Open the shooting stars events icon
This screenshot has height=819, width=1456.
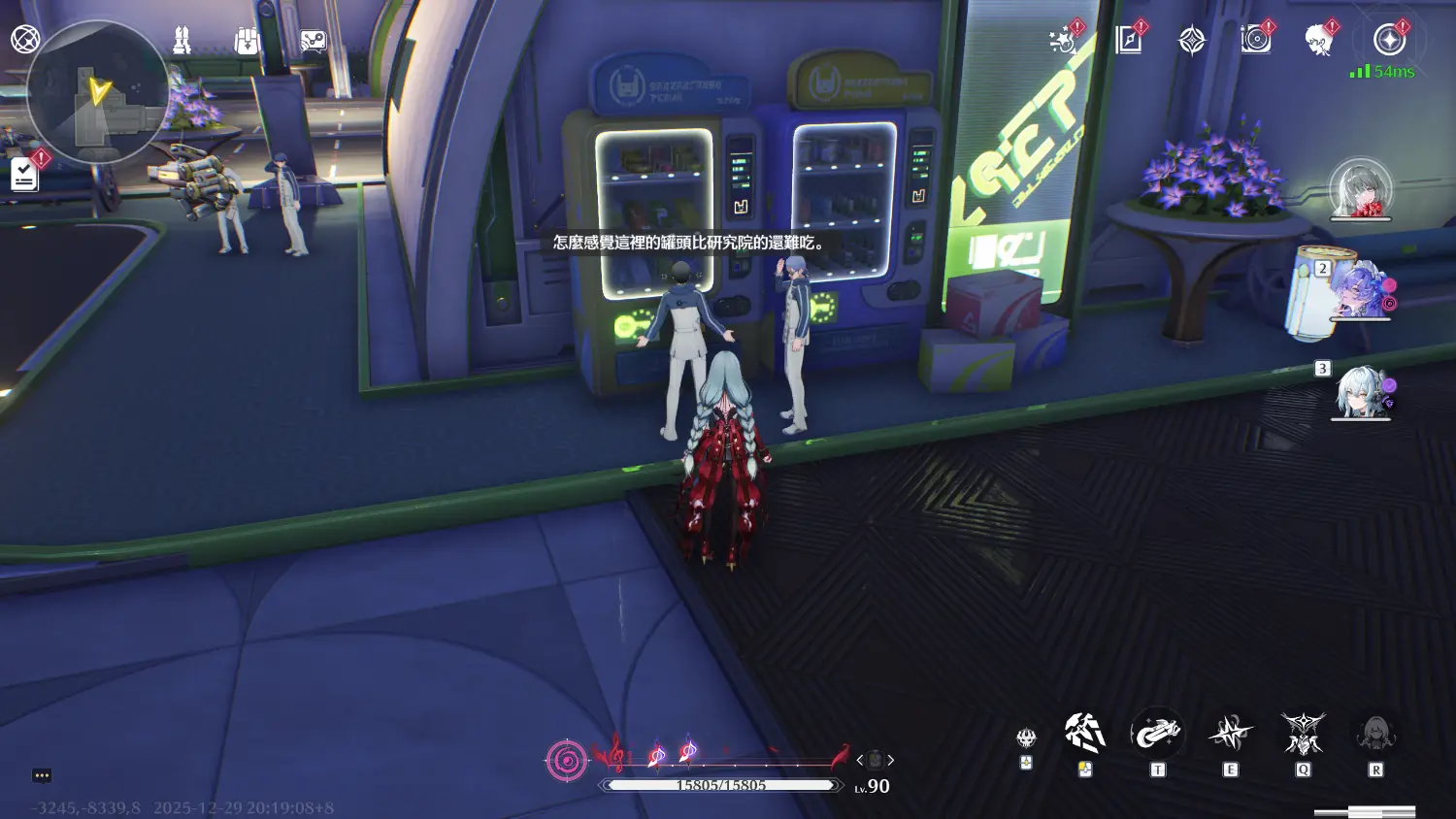[1064, 40]
